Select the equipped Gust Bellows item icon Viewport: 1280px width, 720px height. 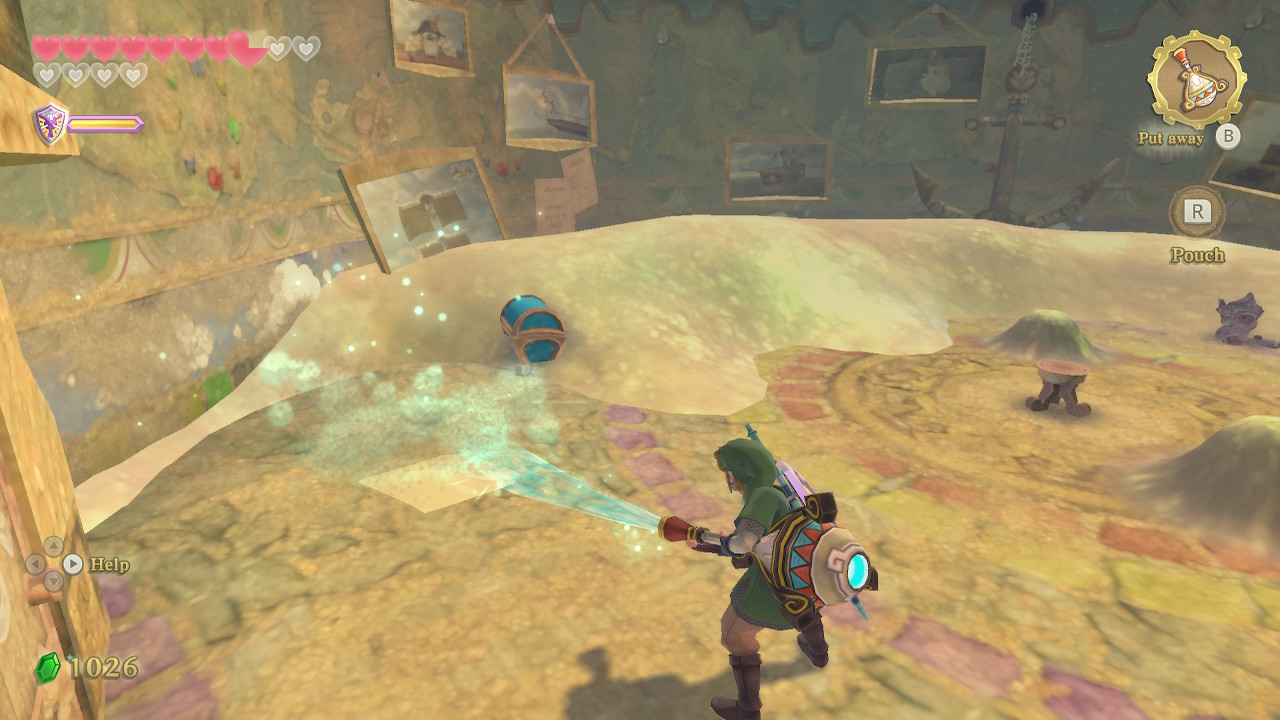pyautogui.click(x=1196, y=79)
